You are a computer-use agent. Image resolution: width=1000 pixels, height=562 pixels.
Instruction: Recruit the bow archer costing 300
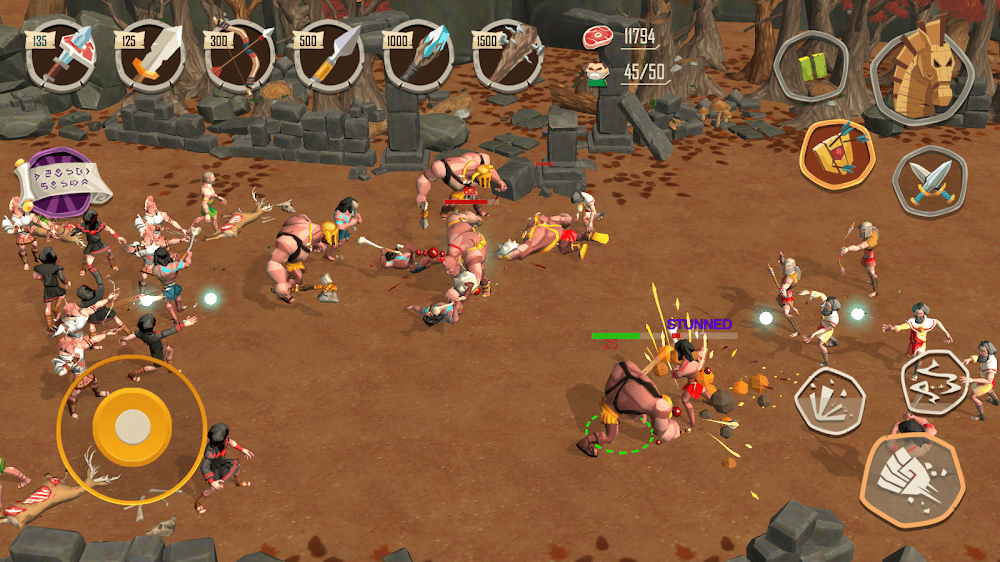click(x=240, y=56)
